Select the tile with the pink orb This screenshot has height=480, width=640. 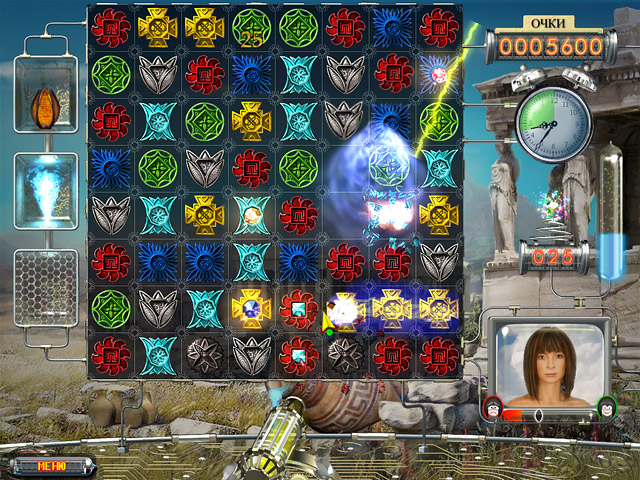coord(438,74)
